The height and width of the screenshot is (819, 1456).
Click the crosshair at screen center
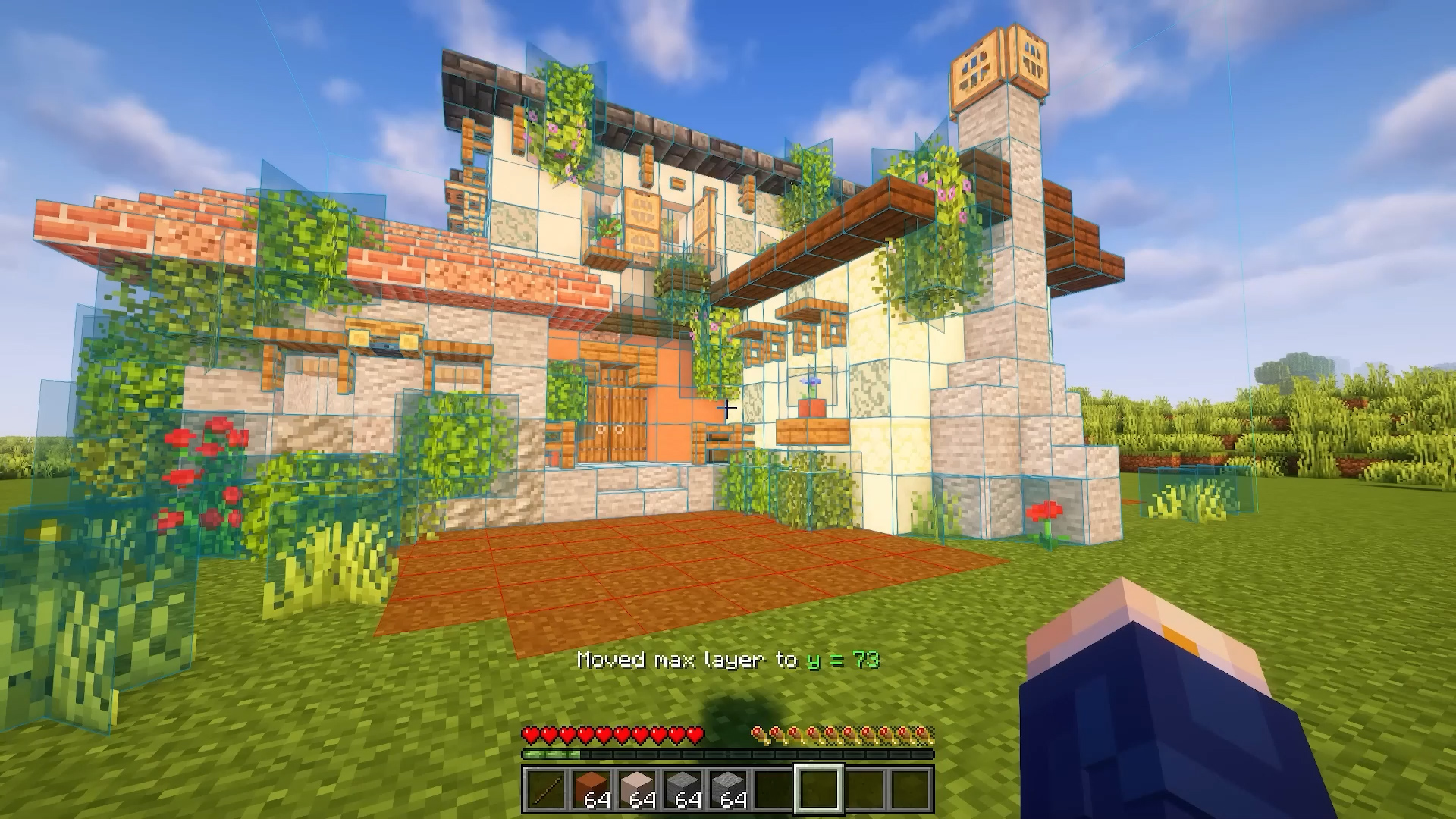point(726,408)
